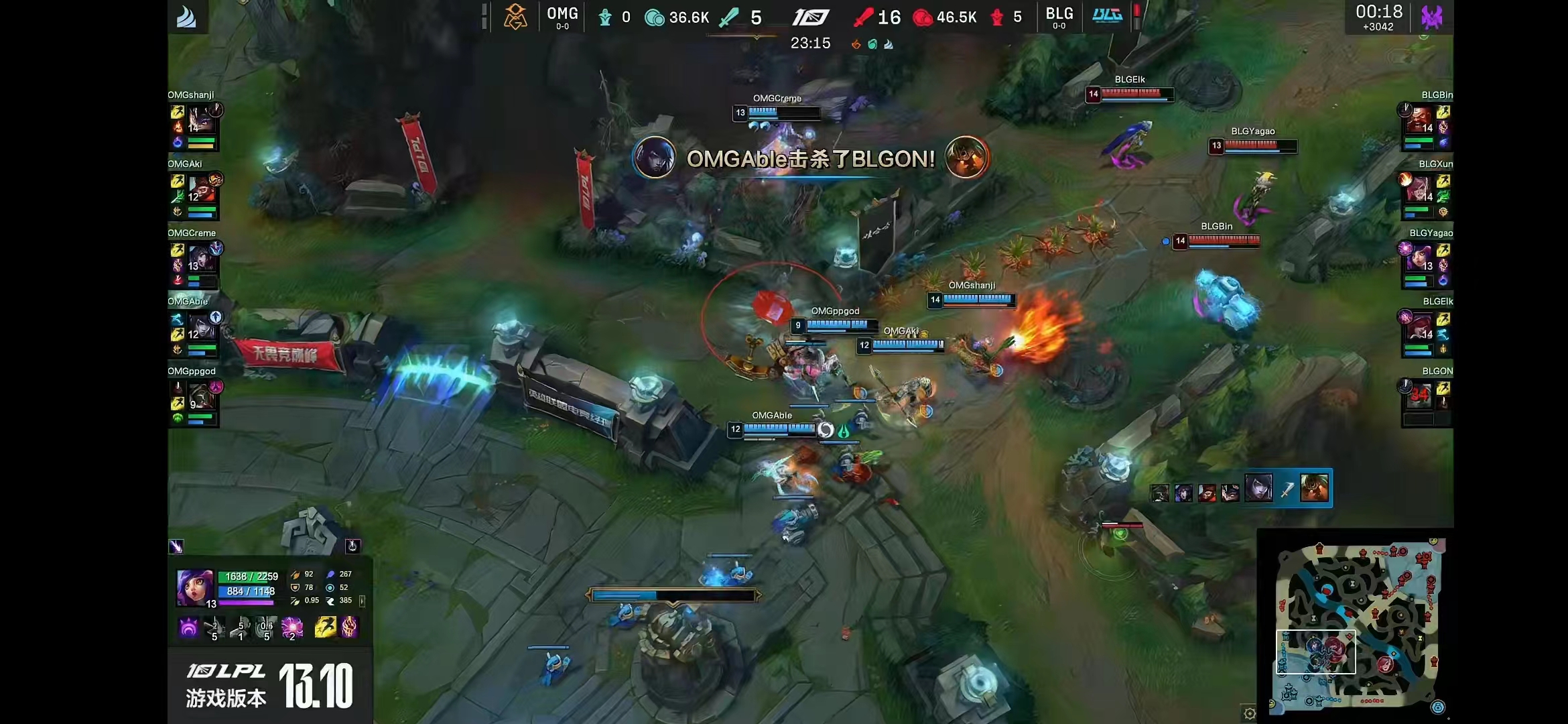Select OMGAble's player portrait
1568x724 pixels.
[x=201, y=326]
